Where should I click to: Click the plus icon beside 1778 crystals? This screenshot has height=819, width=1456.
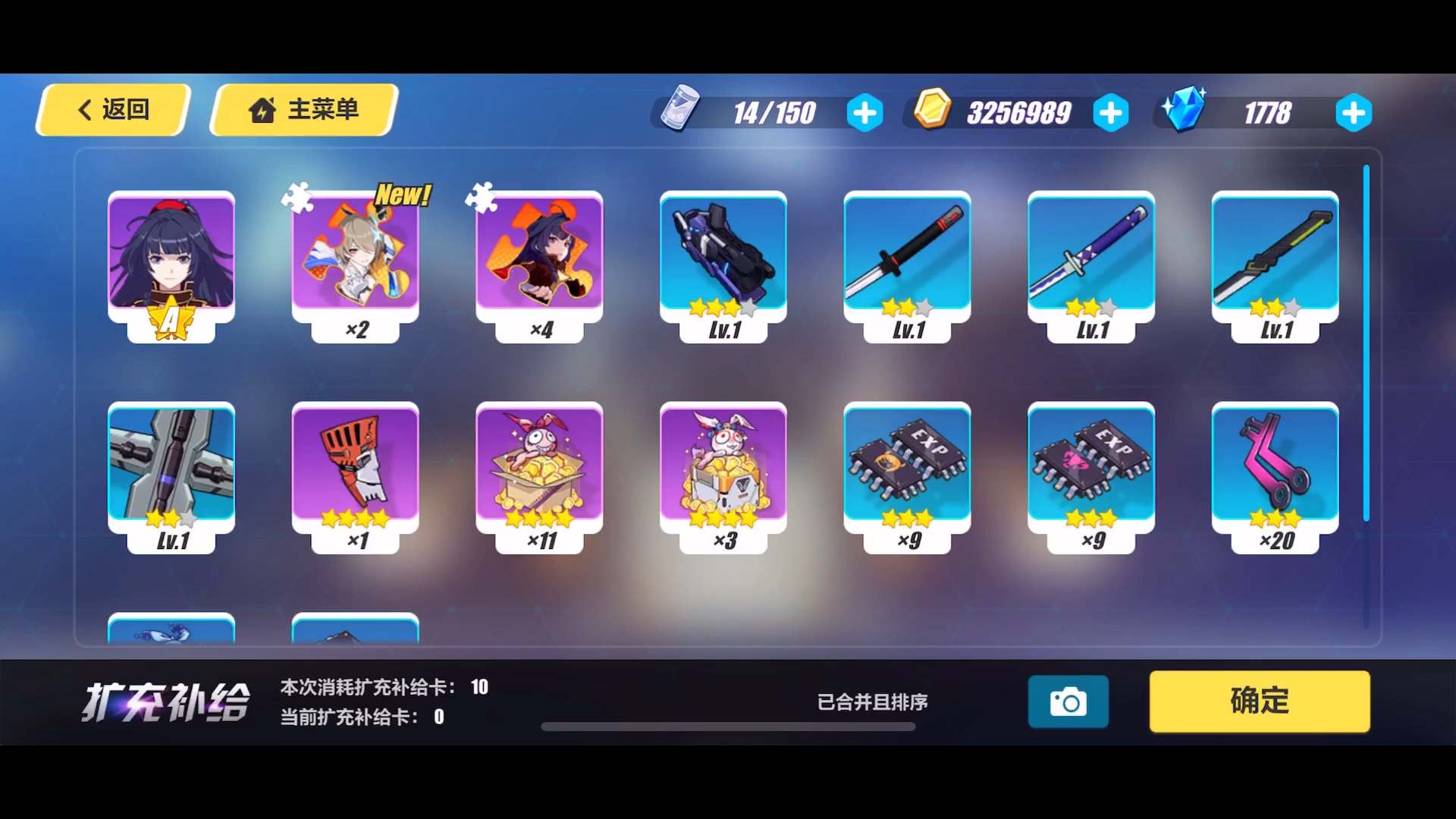1354,112
